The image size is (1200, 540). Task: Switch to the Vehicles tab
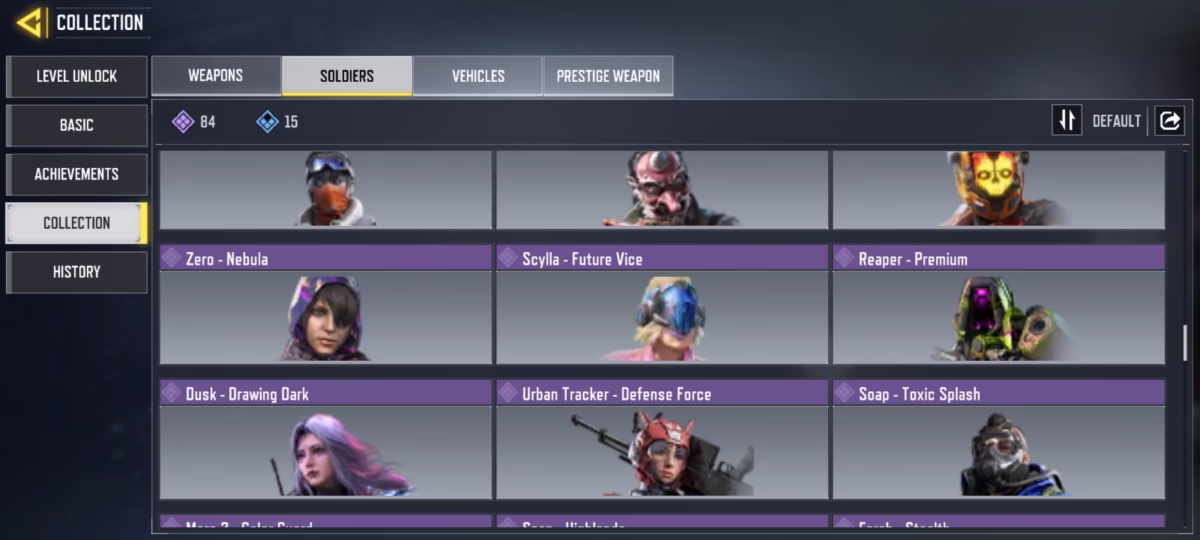478,76
